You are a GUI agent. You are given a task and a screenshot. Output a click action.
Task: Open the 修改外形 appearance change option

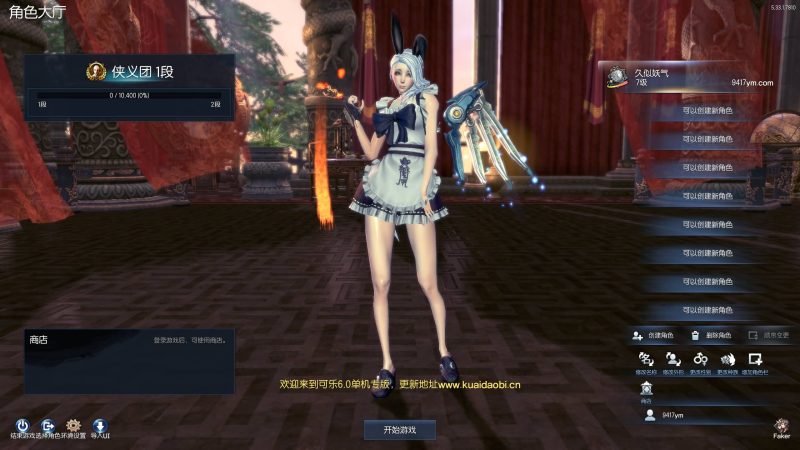coord(673,360)
